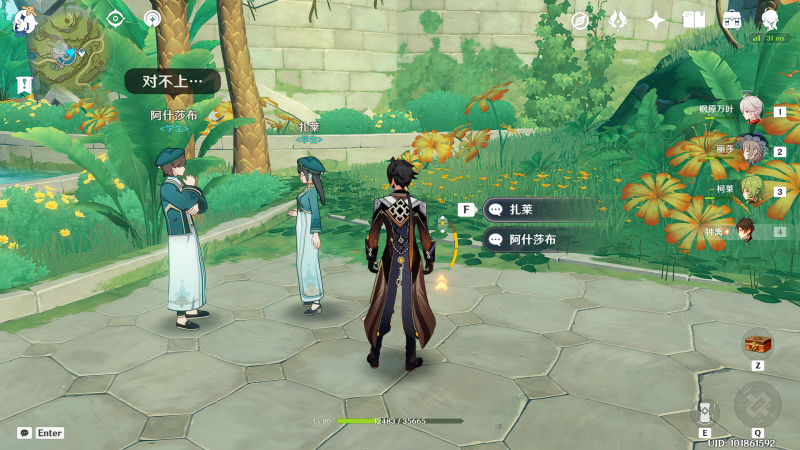Click the target-circle icon beside the minimap

[x=116, y=18]
